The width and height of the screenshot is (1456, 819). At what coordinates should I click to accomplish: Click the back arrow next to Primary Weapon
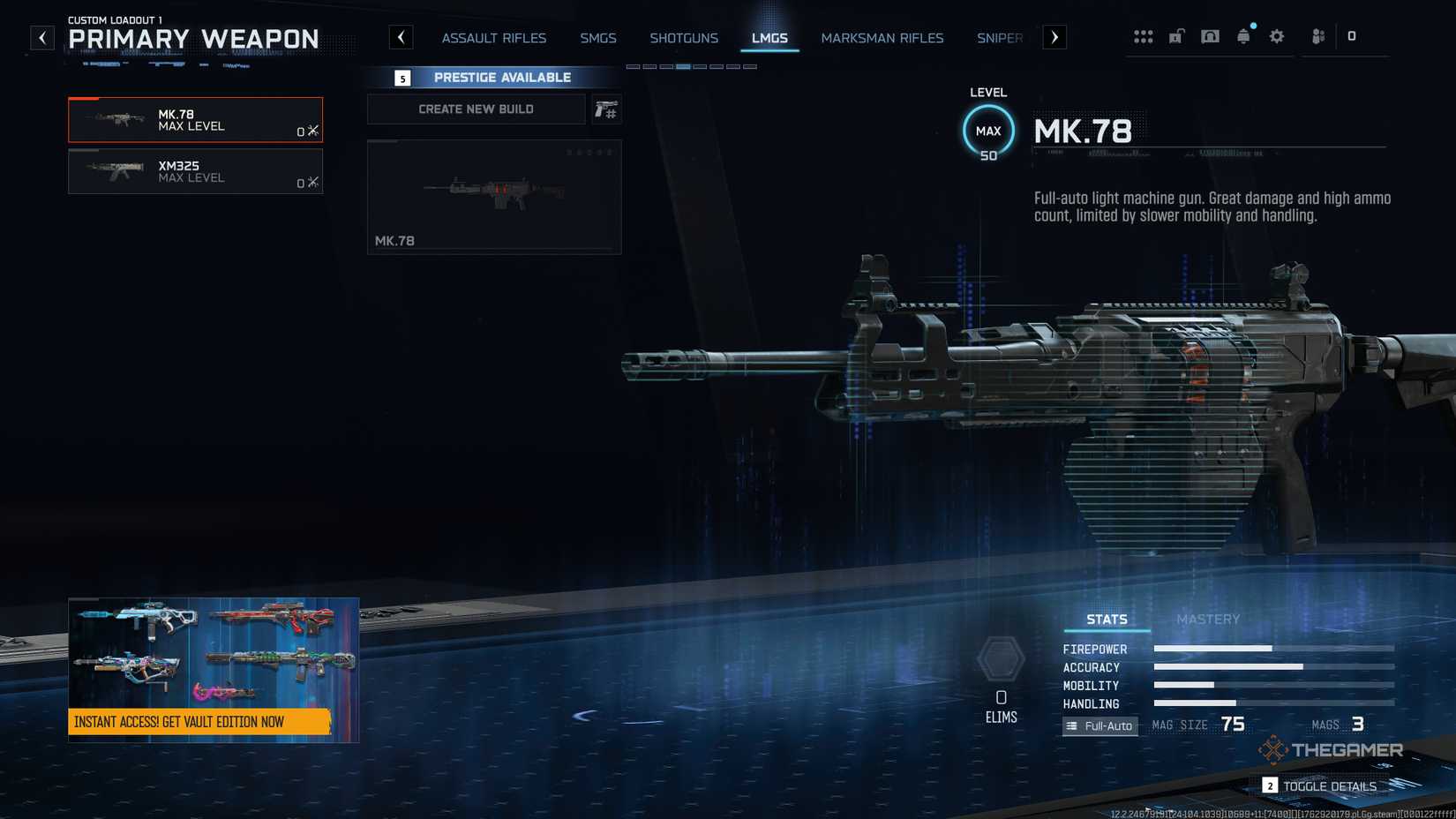[x=41, y=37]
